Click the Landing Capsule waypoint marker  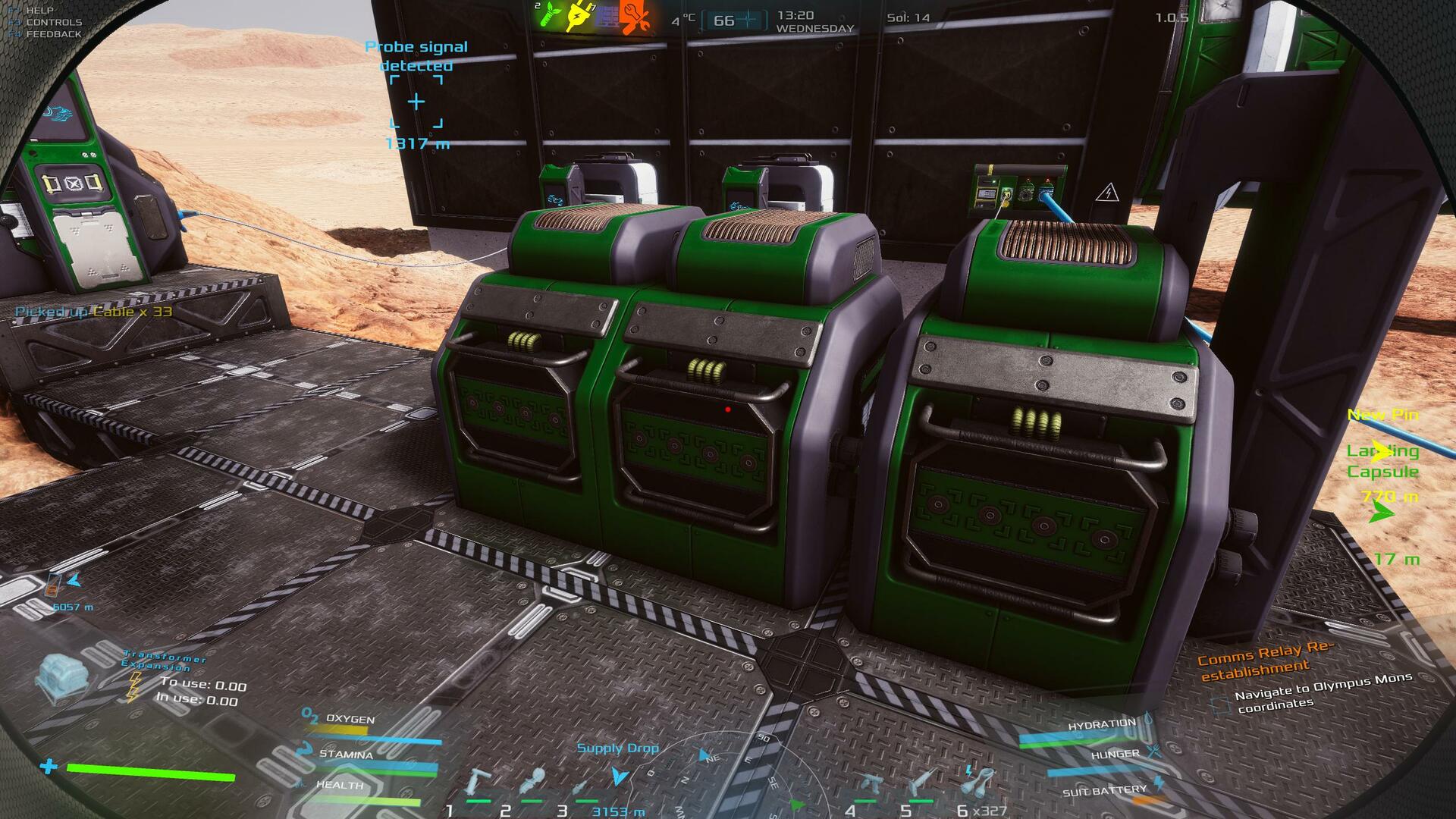(x=1382, y=453)
